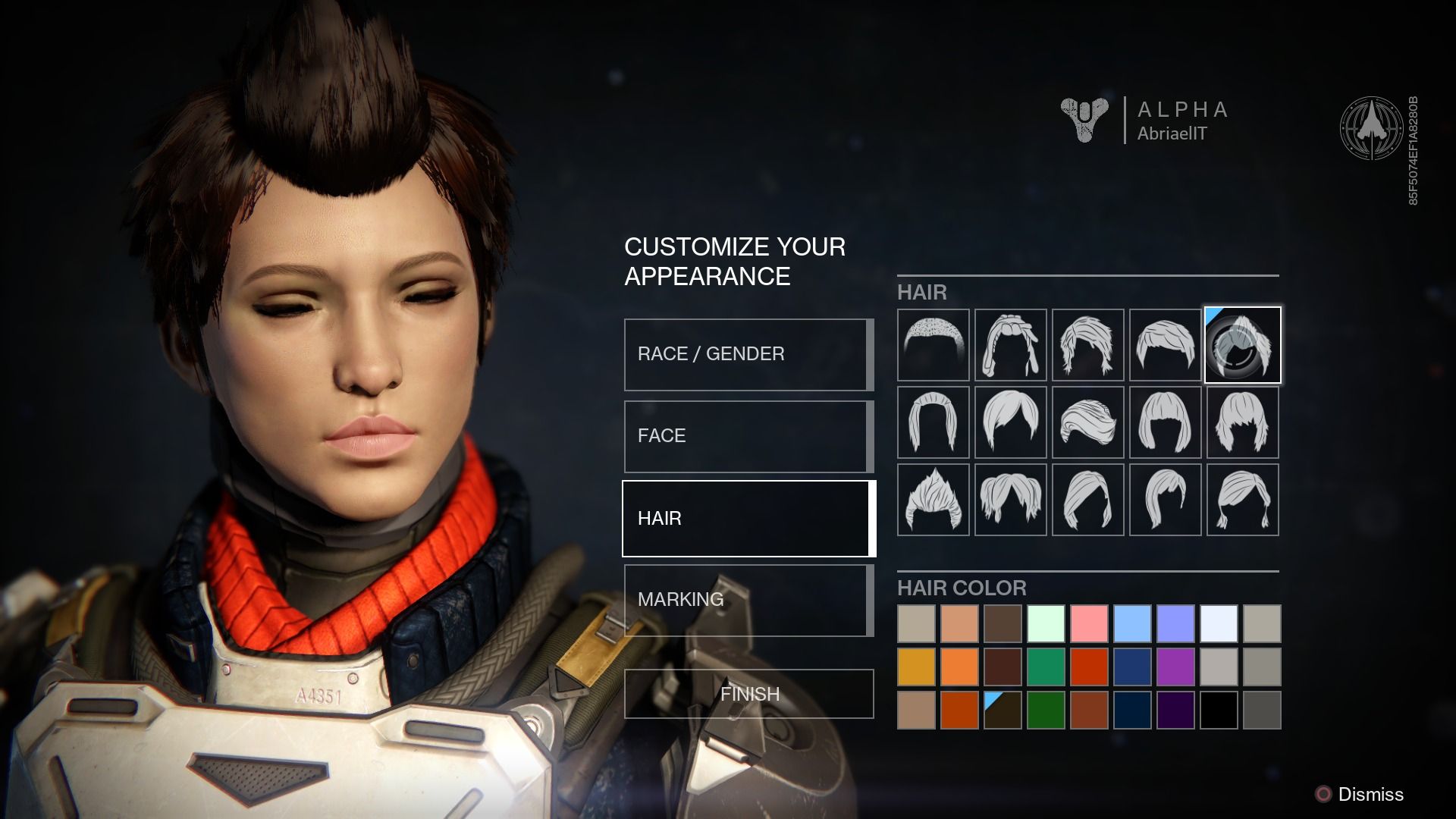Select the buzz cut hairstyle icon
The image size is (1456, 819).
point(932,345)
